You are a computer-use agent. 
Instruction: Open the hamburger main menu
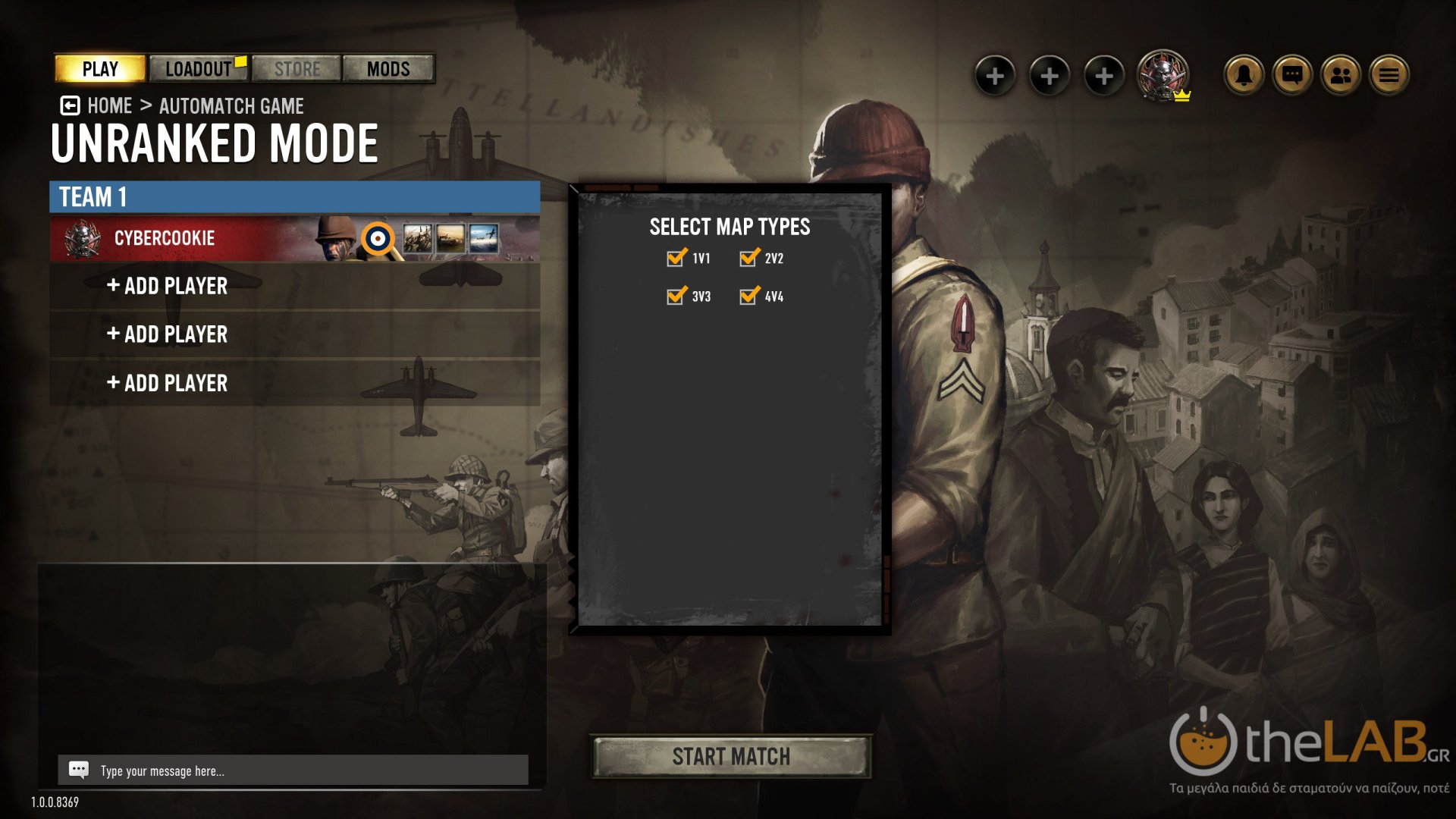[x=1389, y=75]
